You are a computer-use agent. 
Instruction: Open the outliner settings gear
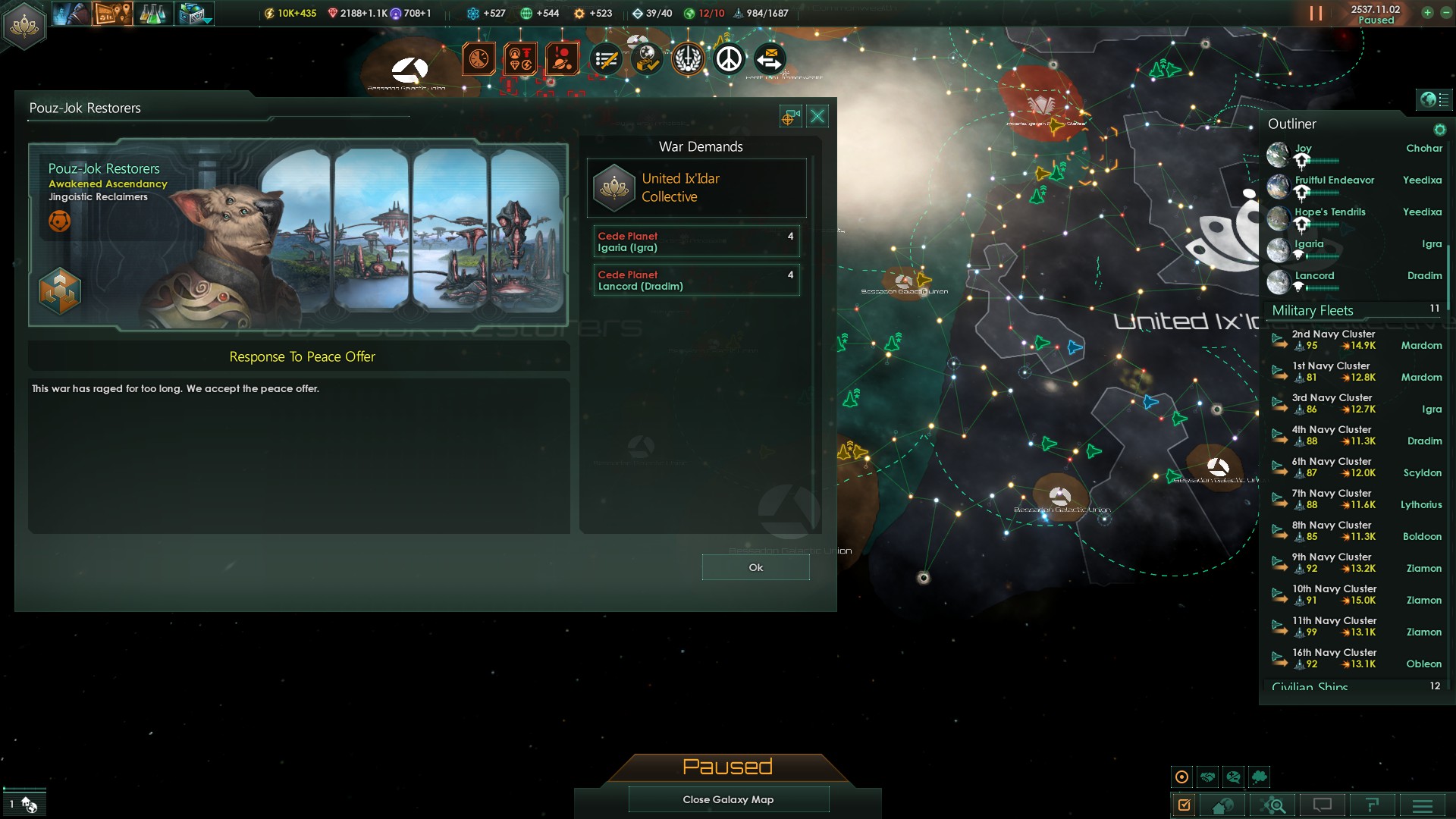coord(1439,130)
